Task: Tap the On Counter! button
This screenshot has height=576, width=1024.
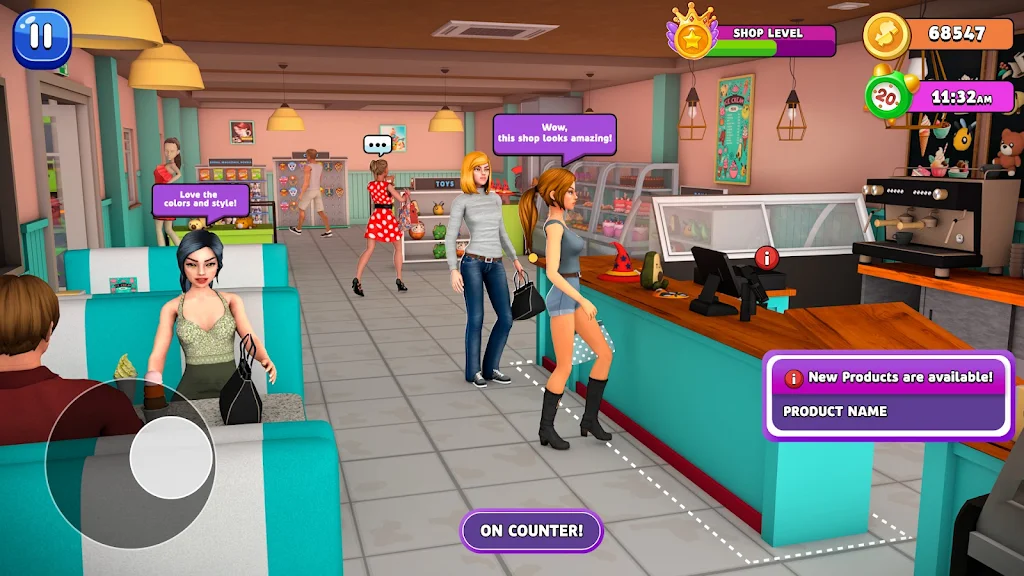Action: pos(531,531)
